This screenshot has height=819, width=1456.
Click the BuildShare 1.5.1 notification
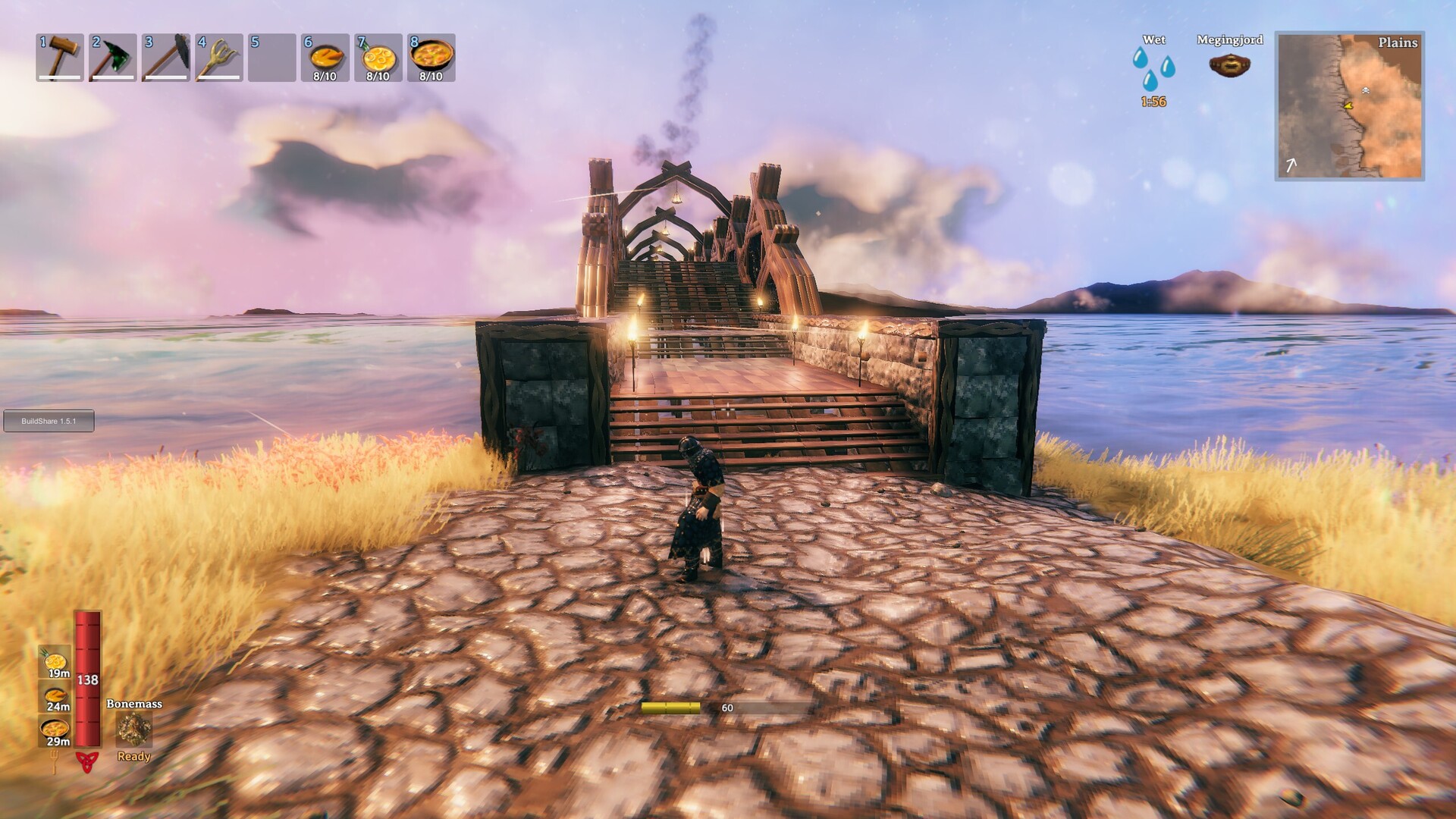49,421
